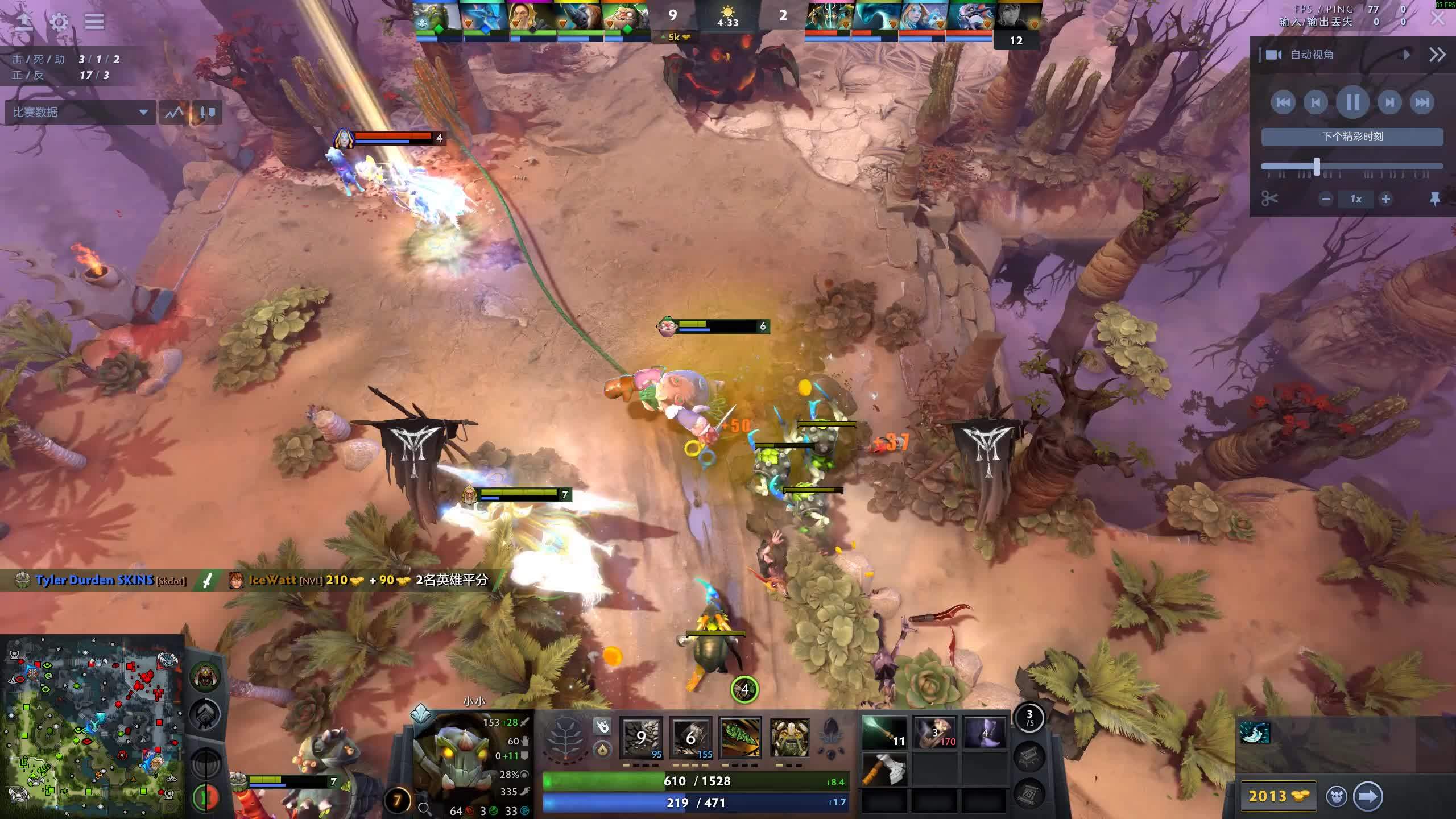1456x819 pixels.
Task: Click the scissors clip icon
Action: tap(1269, 199)
